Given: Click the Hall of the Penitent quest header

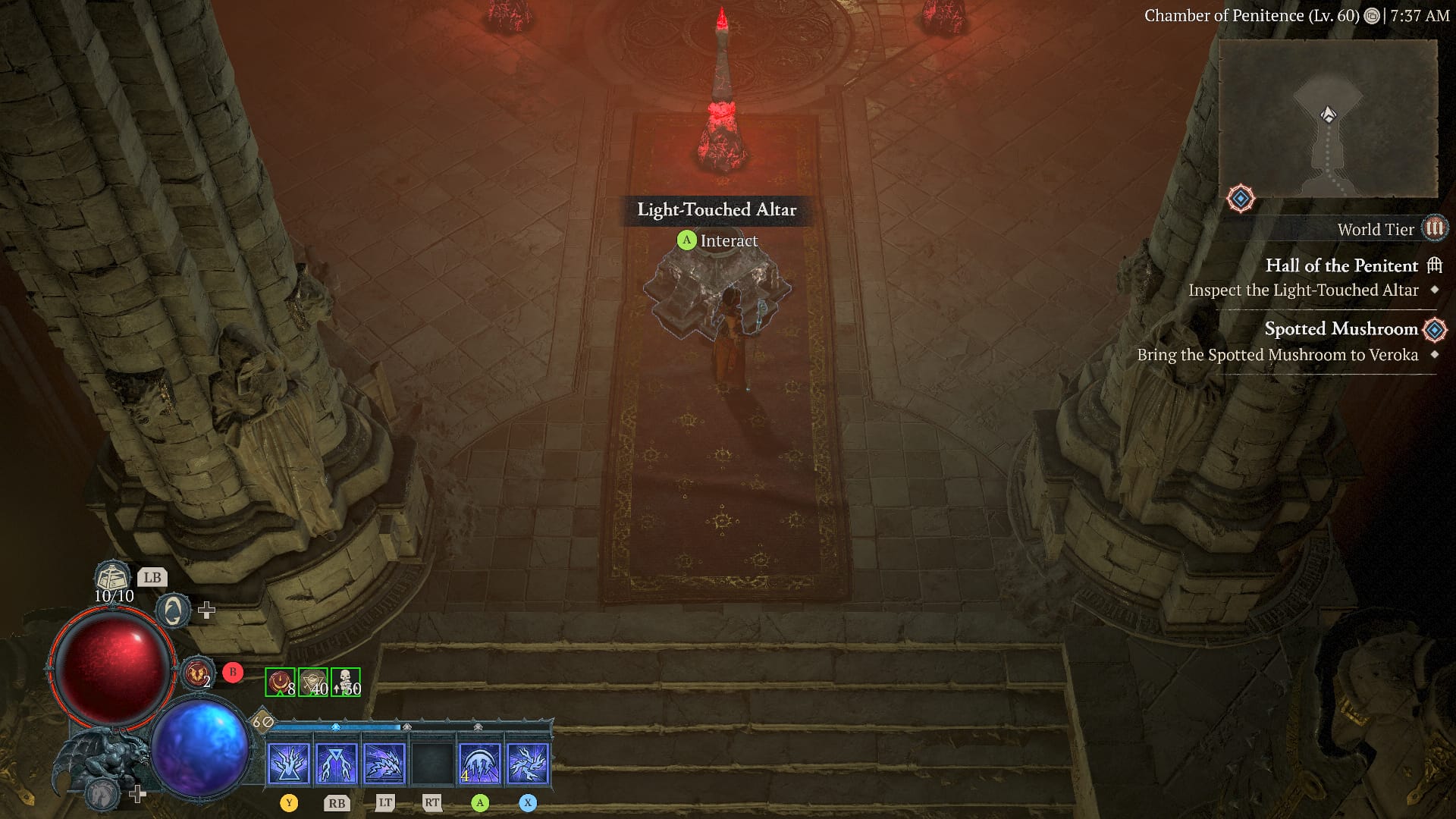Looking at the screenshot, I should (1343, 266).
